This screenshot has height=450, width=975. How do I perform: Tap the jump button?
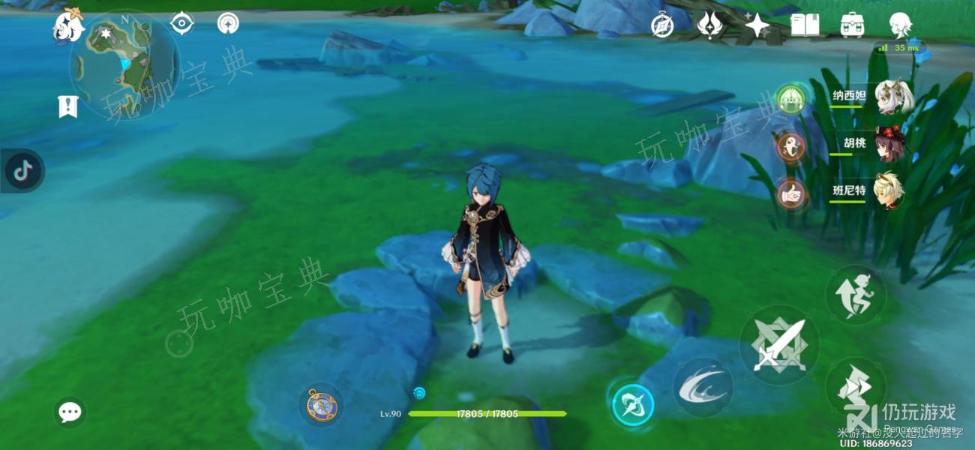[x=854, y=388]
